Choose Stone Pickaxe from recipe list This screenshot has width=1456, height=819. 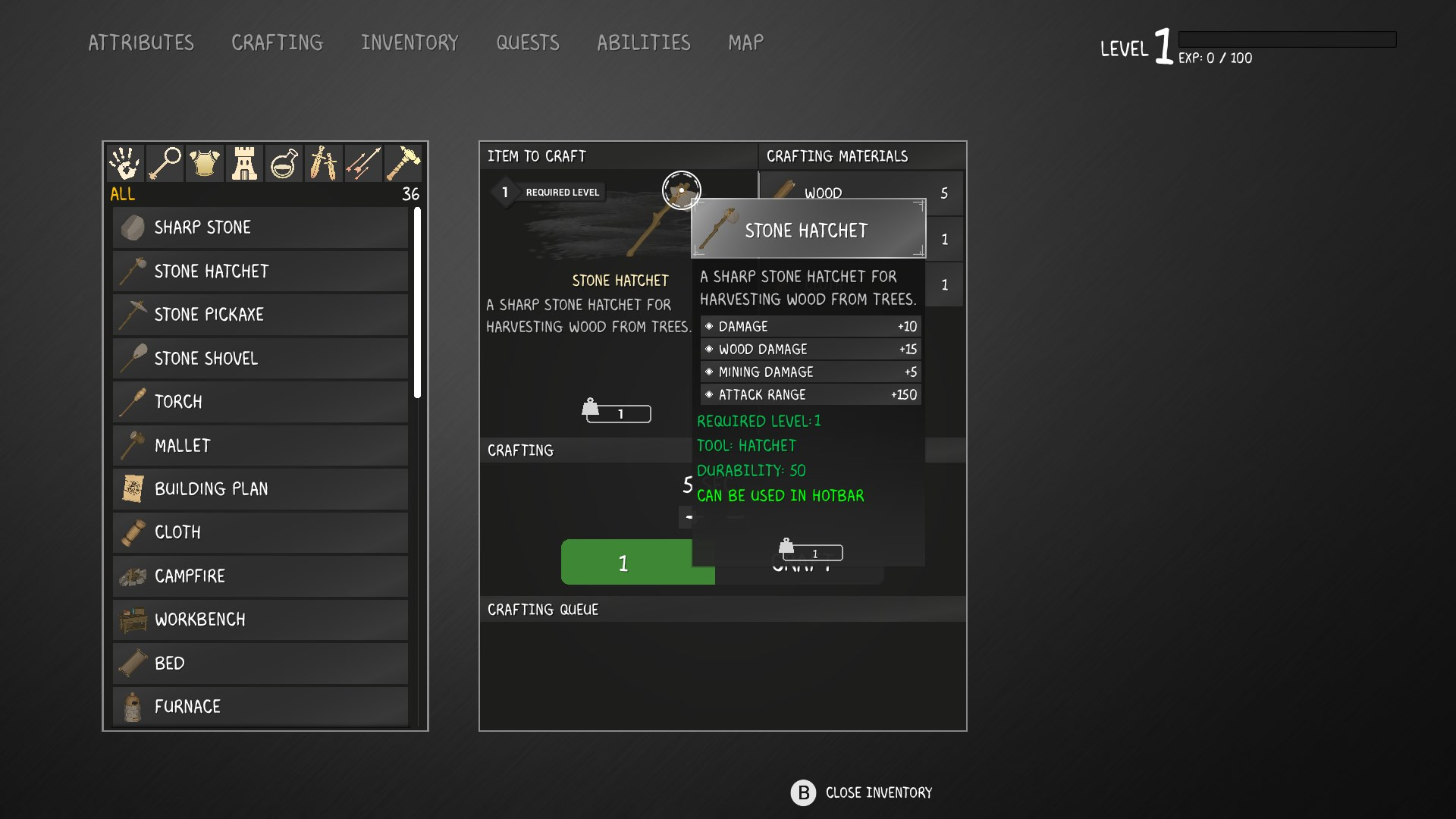pos(260,315)
